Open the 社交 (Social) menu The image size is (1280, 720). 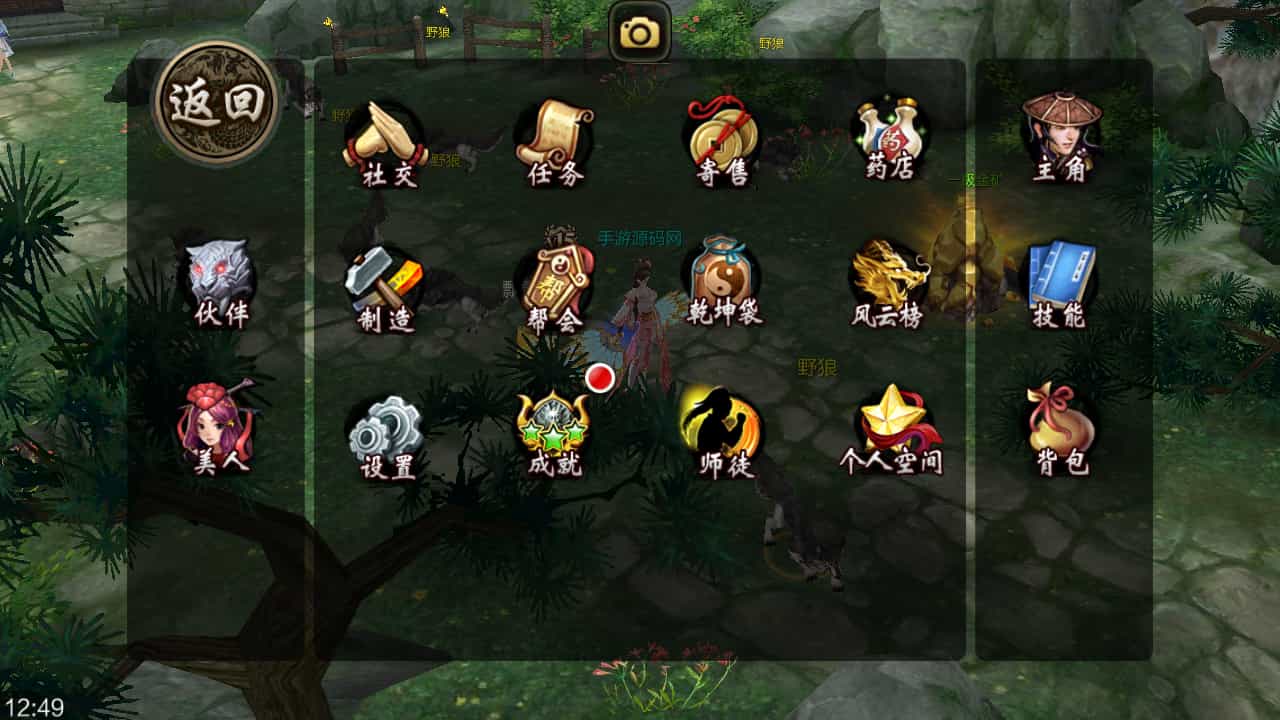385,142
